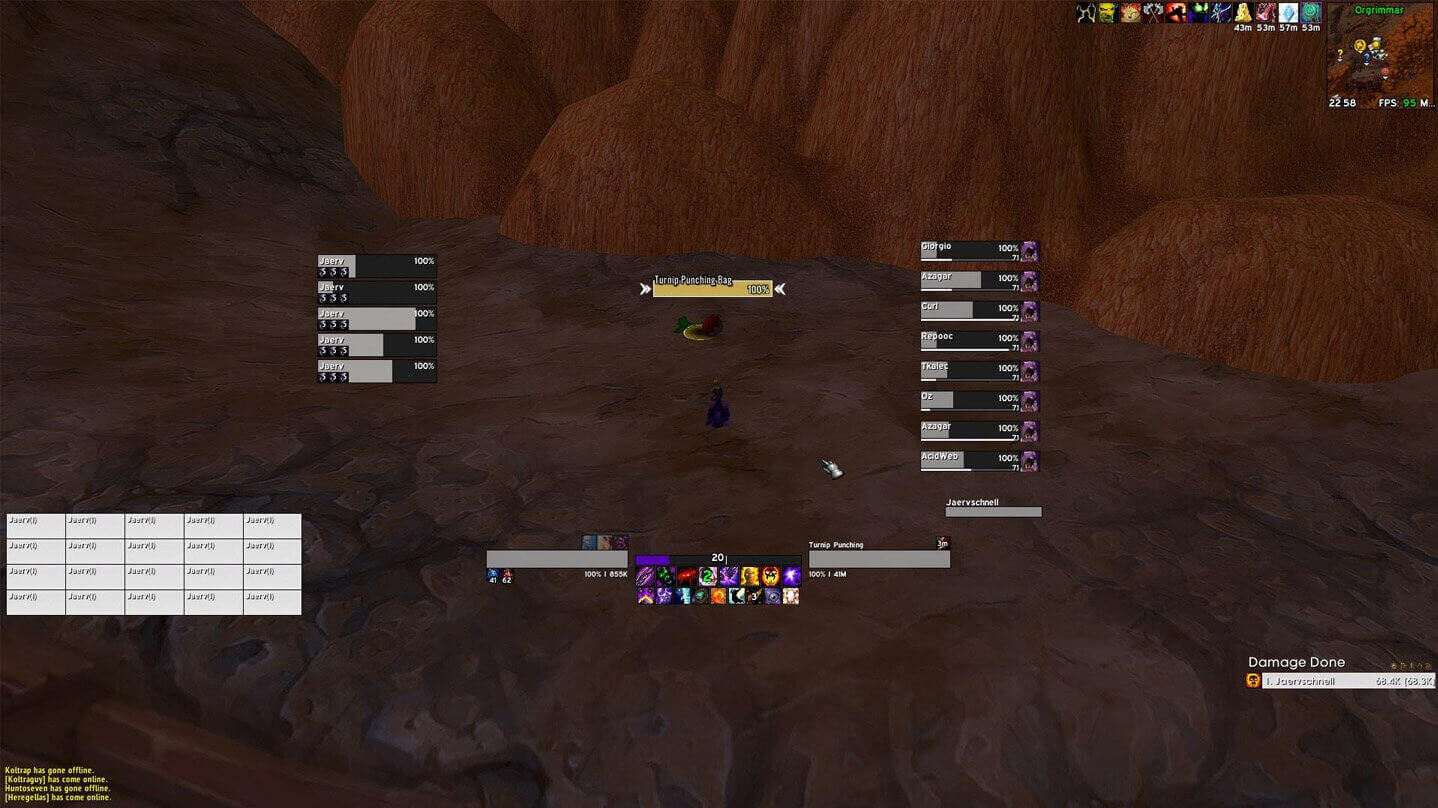1438x808 pixels.
Task: Click the flaming demon summon spell on the action bar
Action: click(x=751, y=575)
